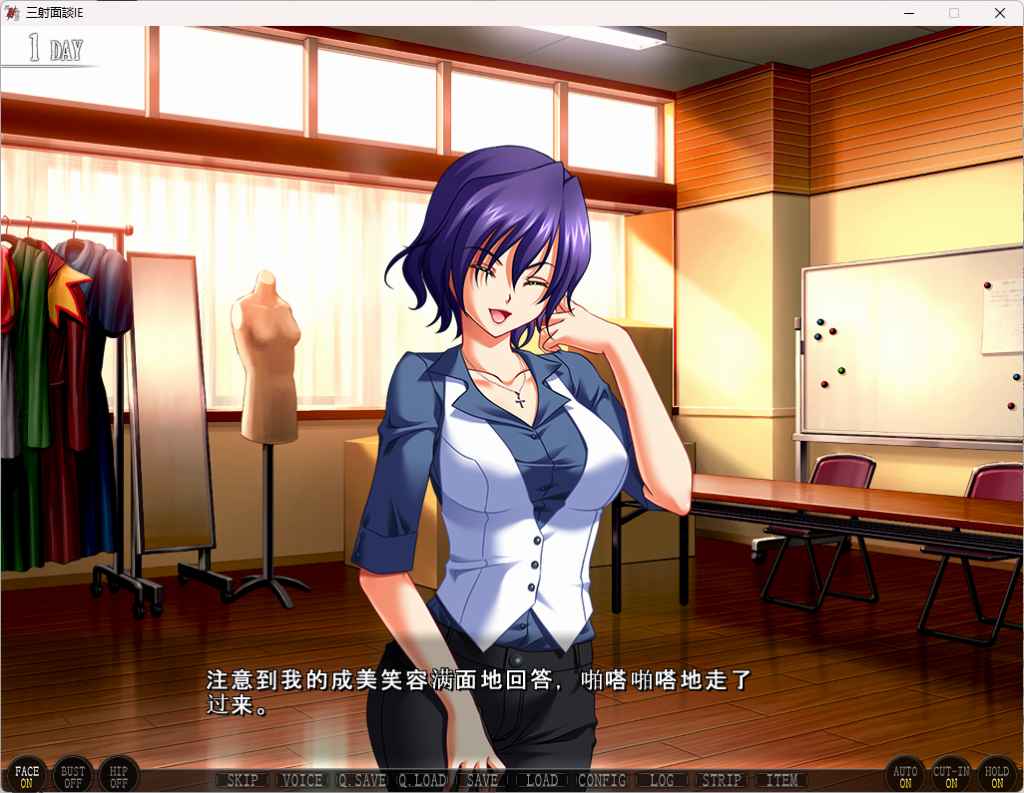
Task: Toggle AUTO text advance
Action: 905,775
